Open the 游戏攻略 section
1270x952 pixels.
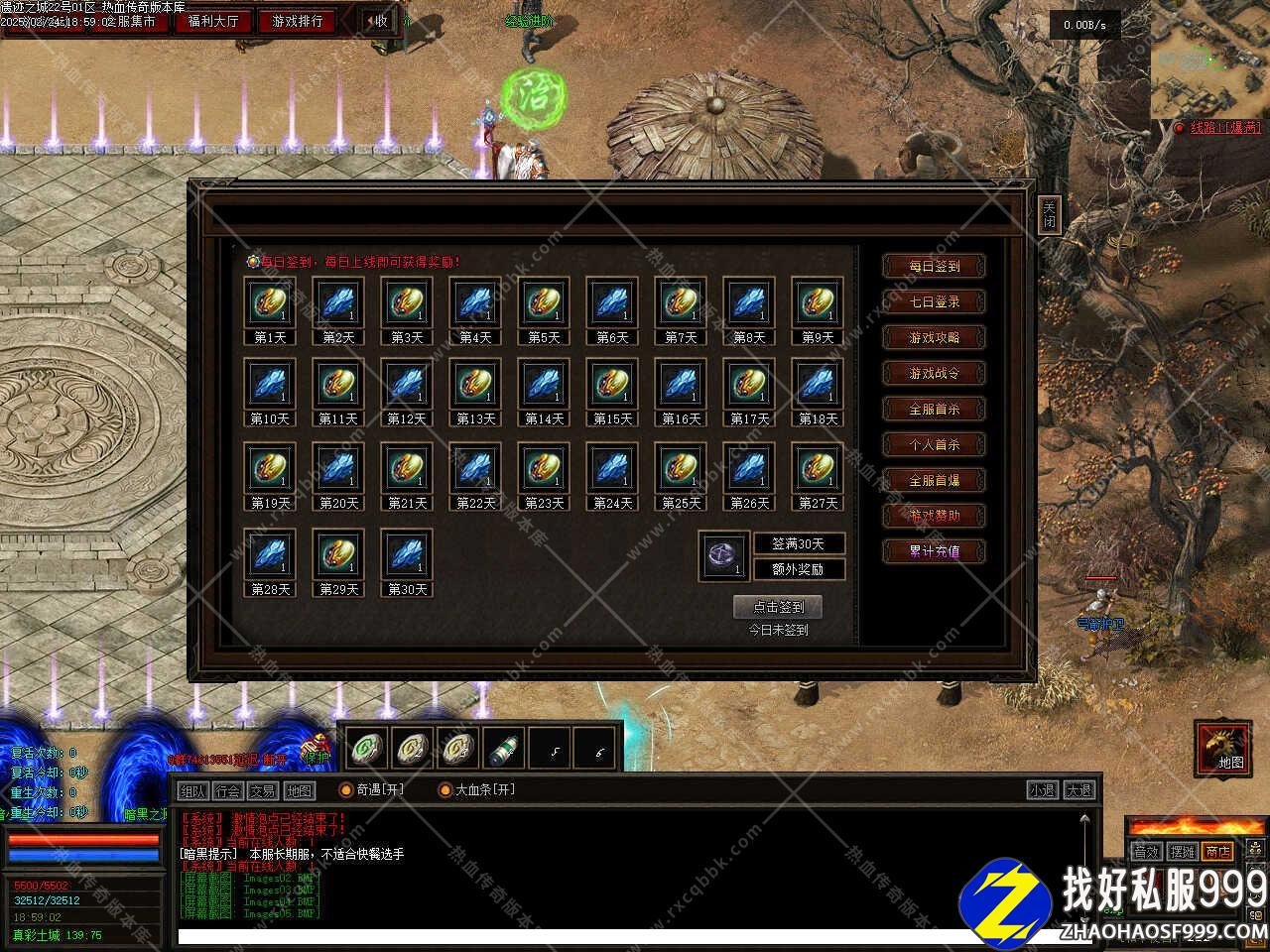(934, 337)
